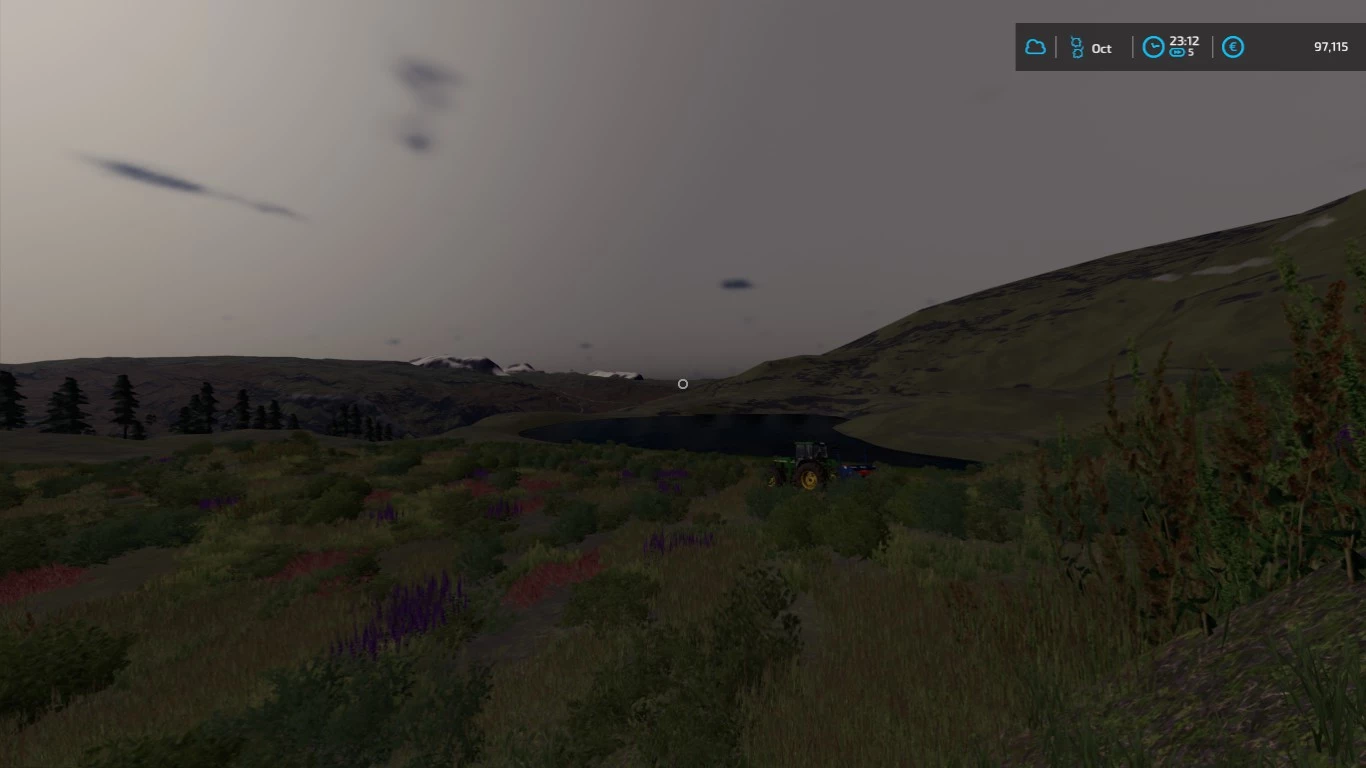The width and height of the screenshot is (1366, 768).
Task: Expand the Oct month indicator
Action: click(x=1100, y=47)
